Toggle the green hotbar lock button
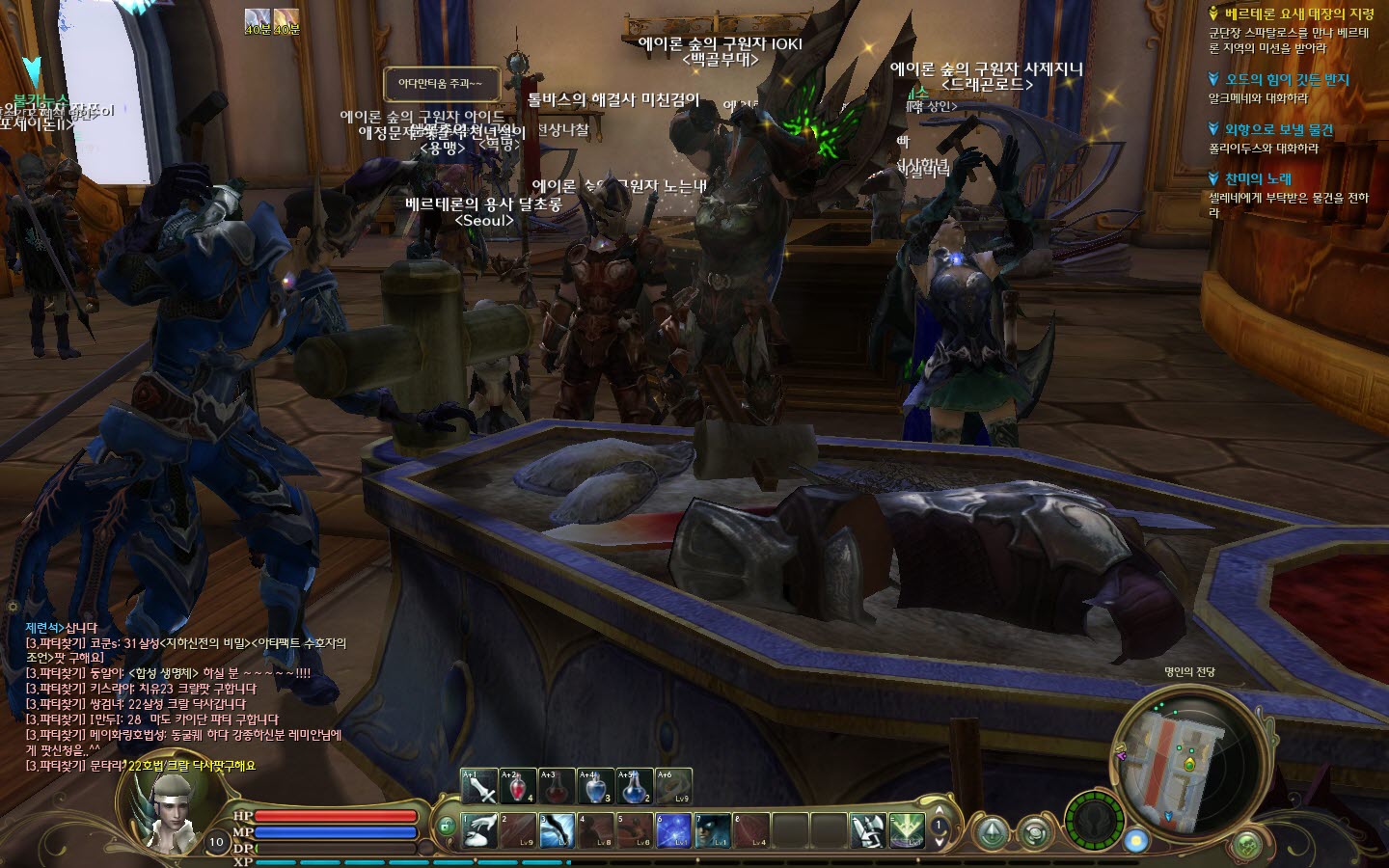This screenshot has width=1389, height=868. pos(446,827)
